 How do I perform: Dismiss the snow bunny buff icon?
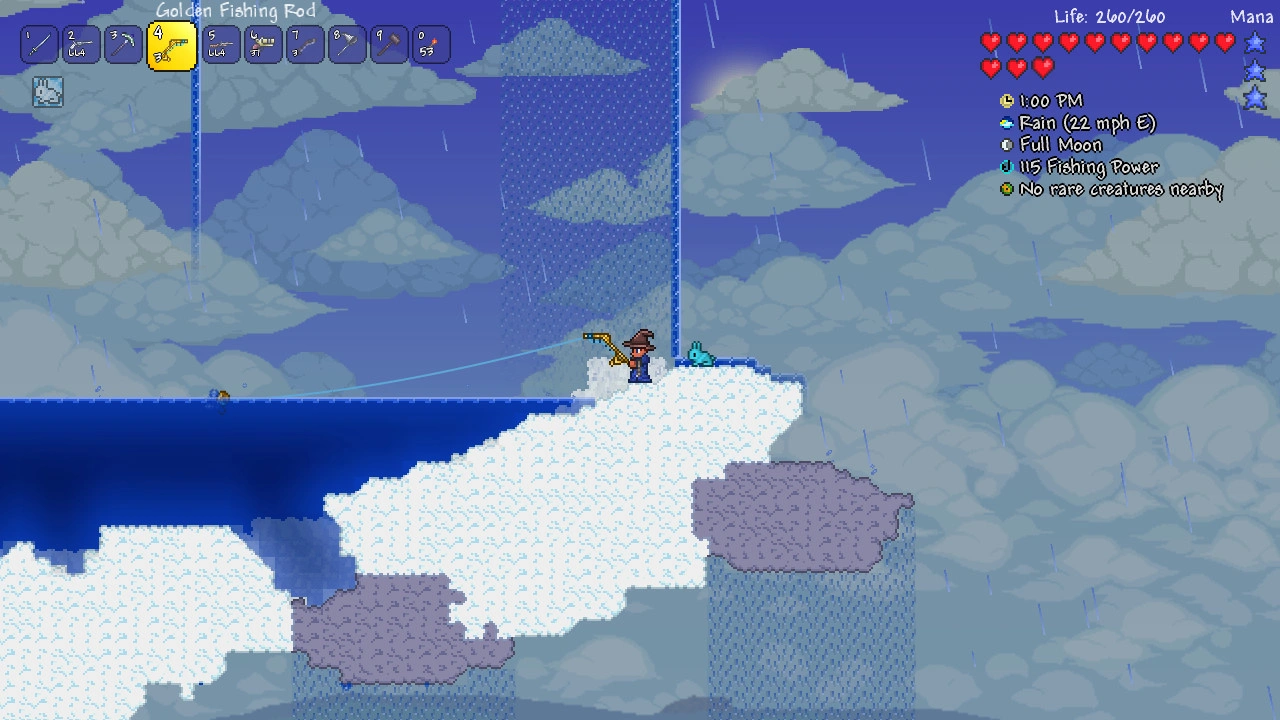[45, 91]
